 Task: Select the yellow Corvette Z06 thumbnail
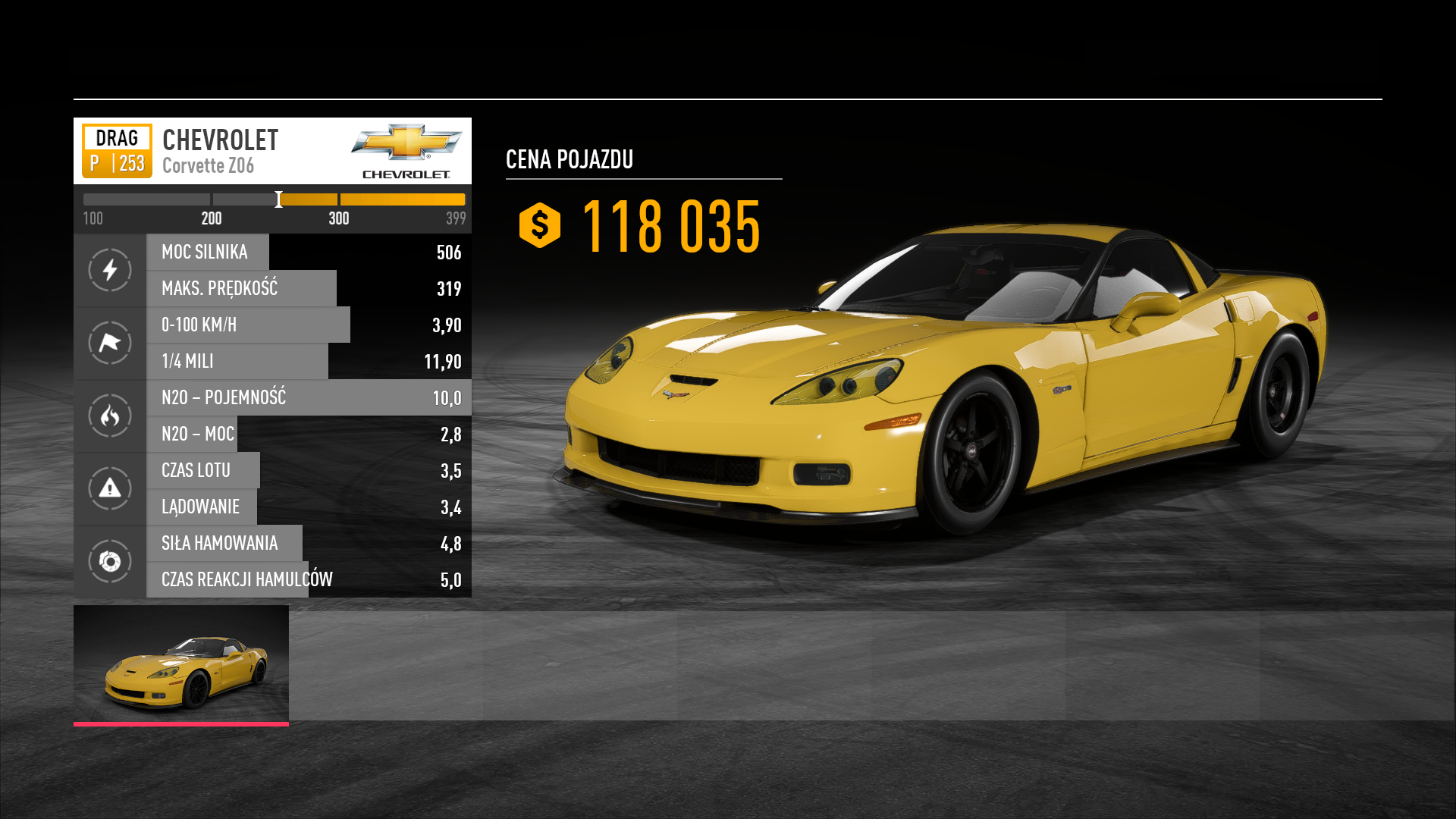(181, 664)
